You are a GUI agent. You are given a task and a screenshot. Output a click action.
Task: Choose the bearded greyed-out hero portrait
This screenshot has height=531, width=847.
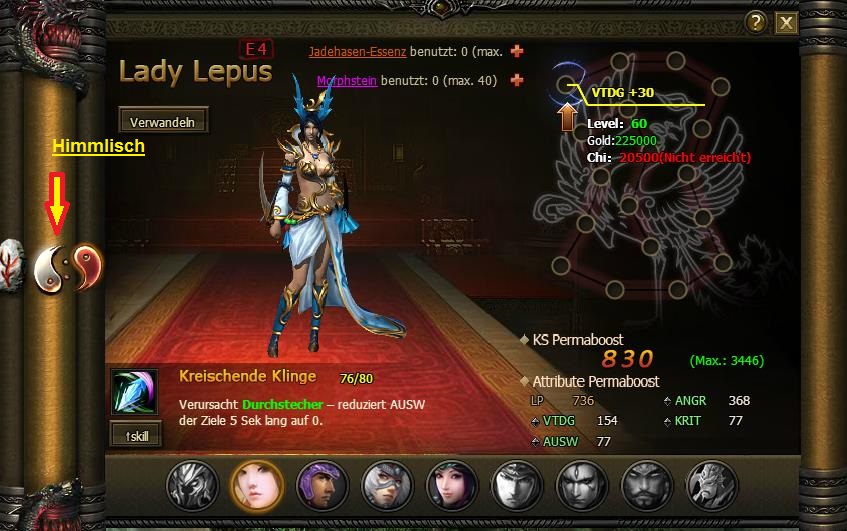[647, 485]
